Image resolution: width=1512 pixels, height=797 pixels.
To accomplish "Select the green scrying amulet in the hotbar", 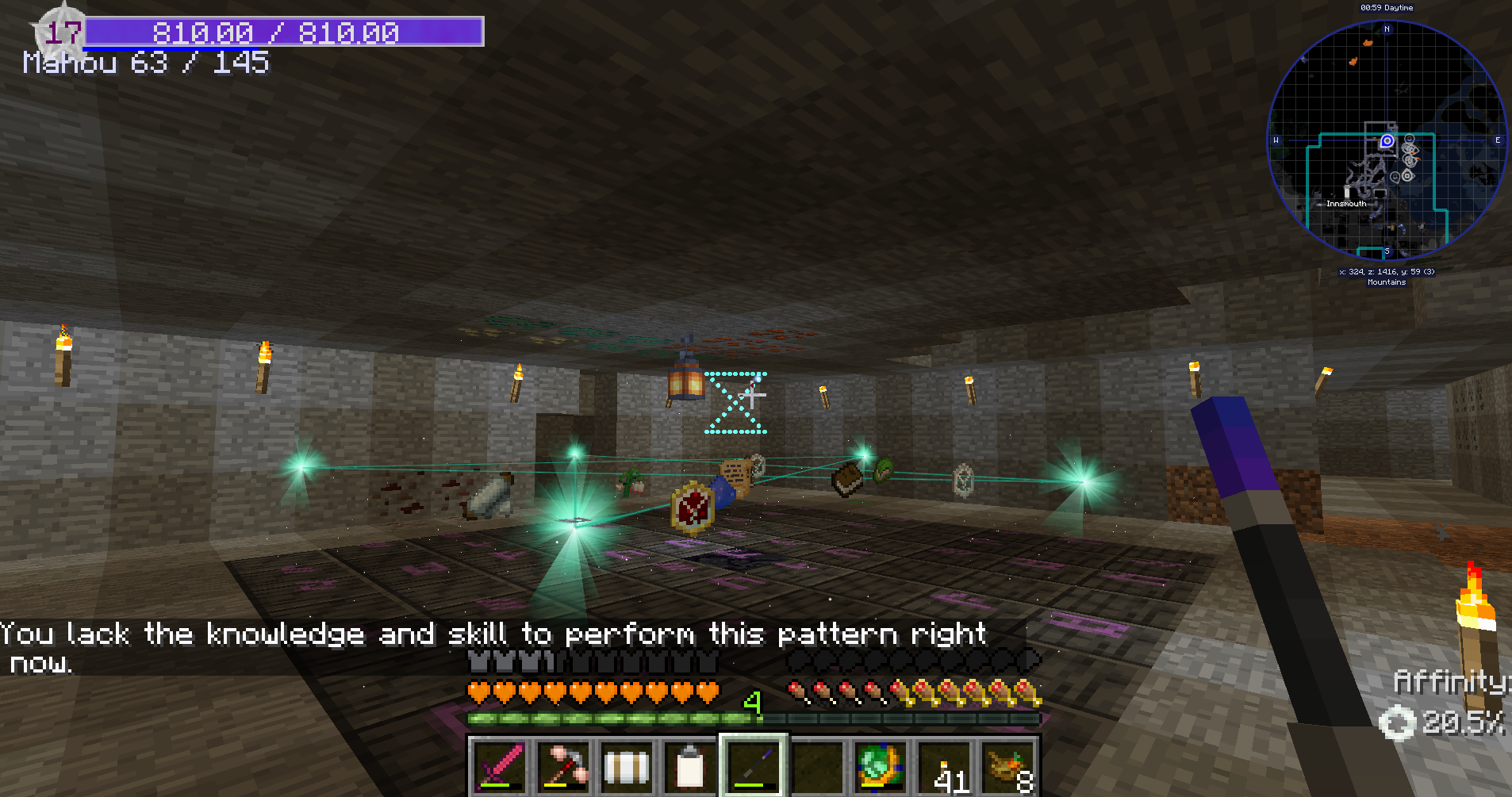I will click(878, 766).
